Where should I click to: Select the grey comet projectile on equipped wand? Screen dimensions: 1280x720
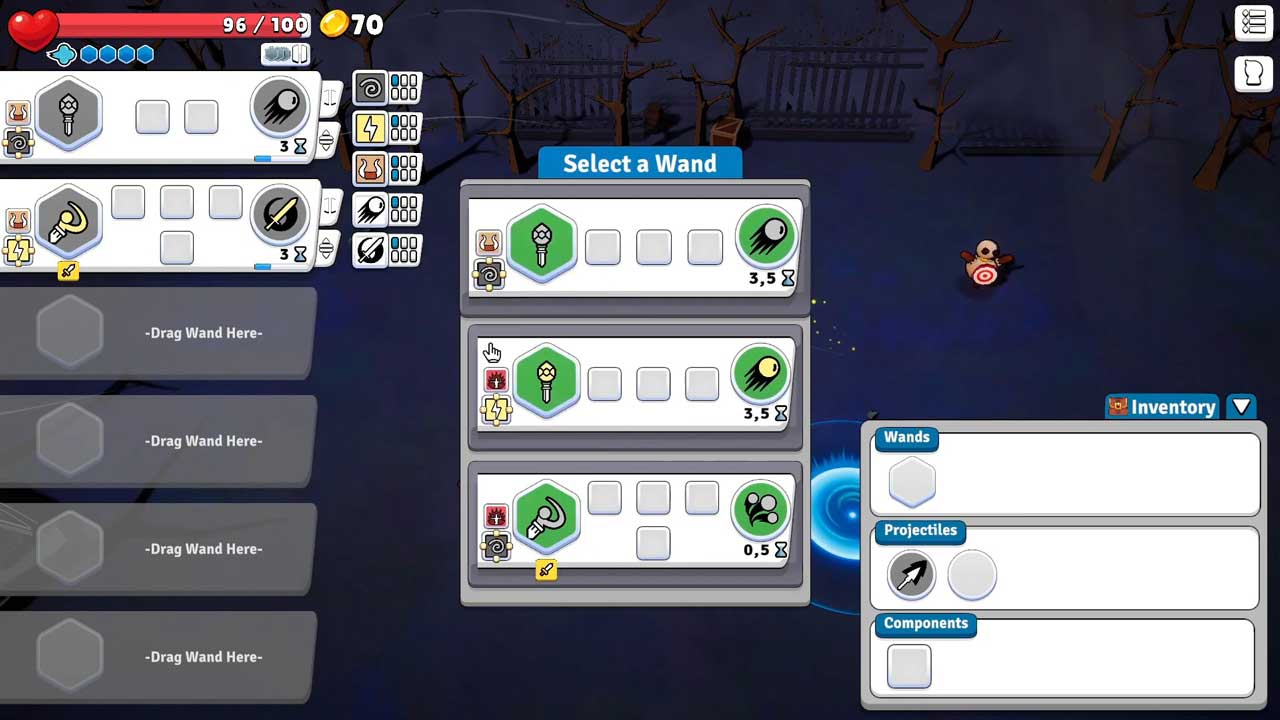(279, 107)
